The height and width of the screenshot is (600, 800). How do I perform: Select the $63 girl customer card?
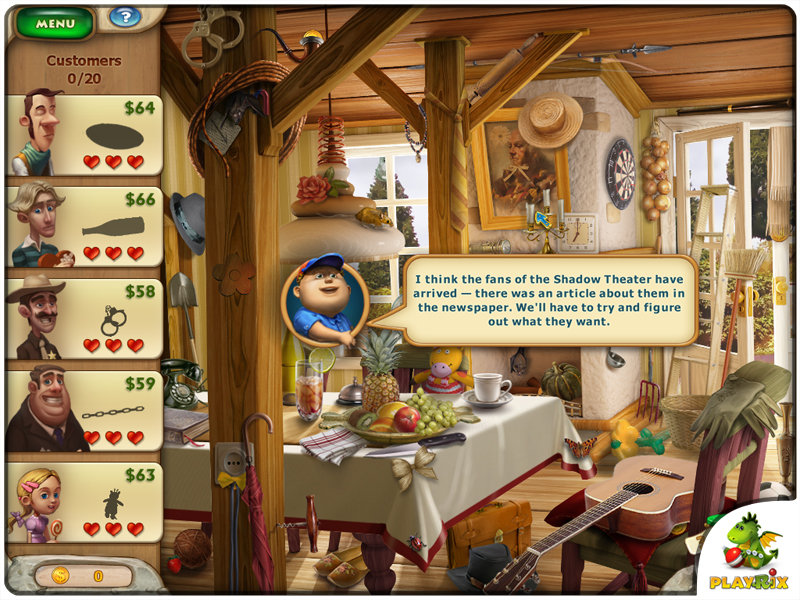(84, 503)
